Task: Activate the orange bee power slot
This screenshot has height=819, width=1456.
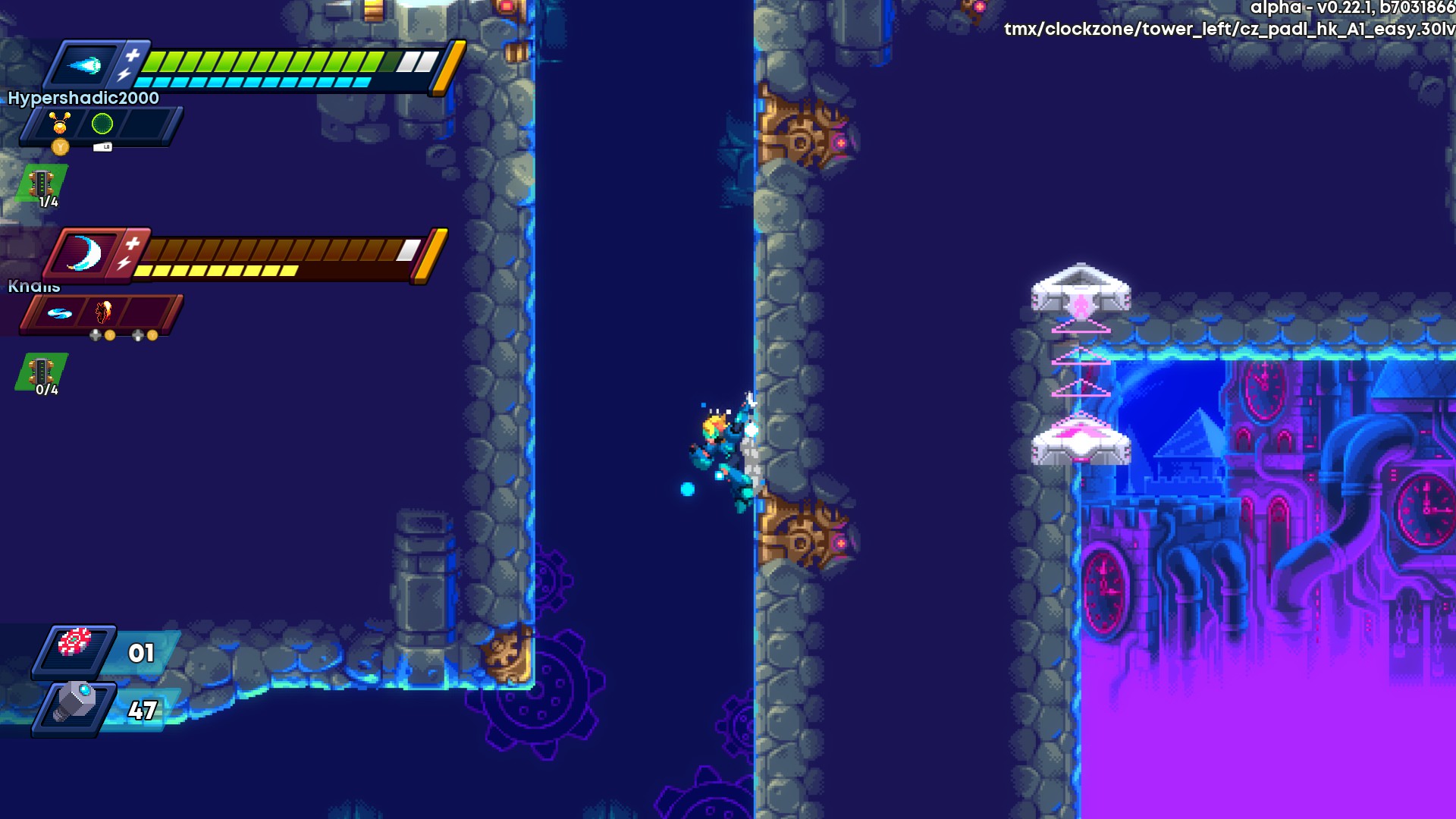Action: click(60, 123)
